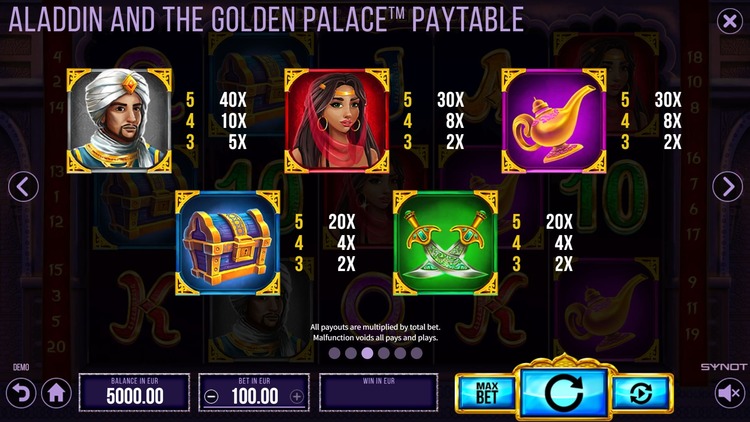This screenshot has width=750, height=422.
Task: Increase the bet with the plus button
Action: (x=296, y=396)
